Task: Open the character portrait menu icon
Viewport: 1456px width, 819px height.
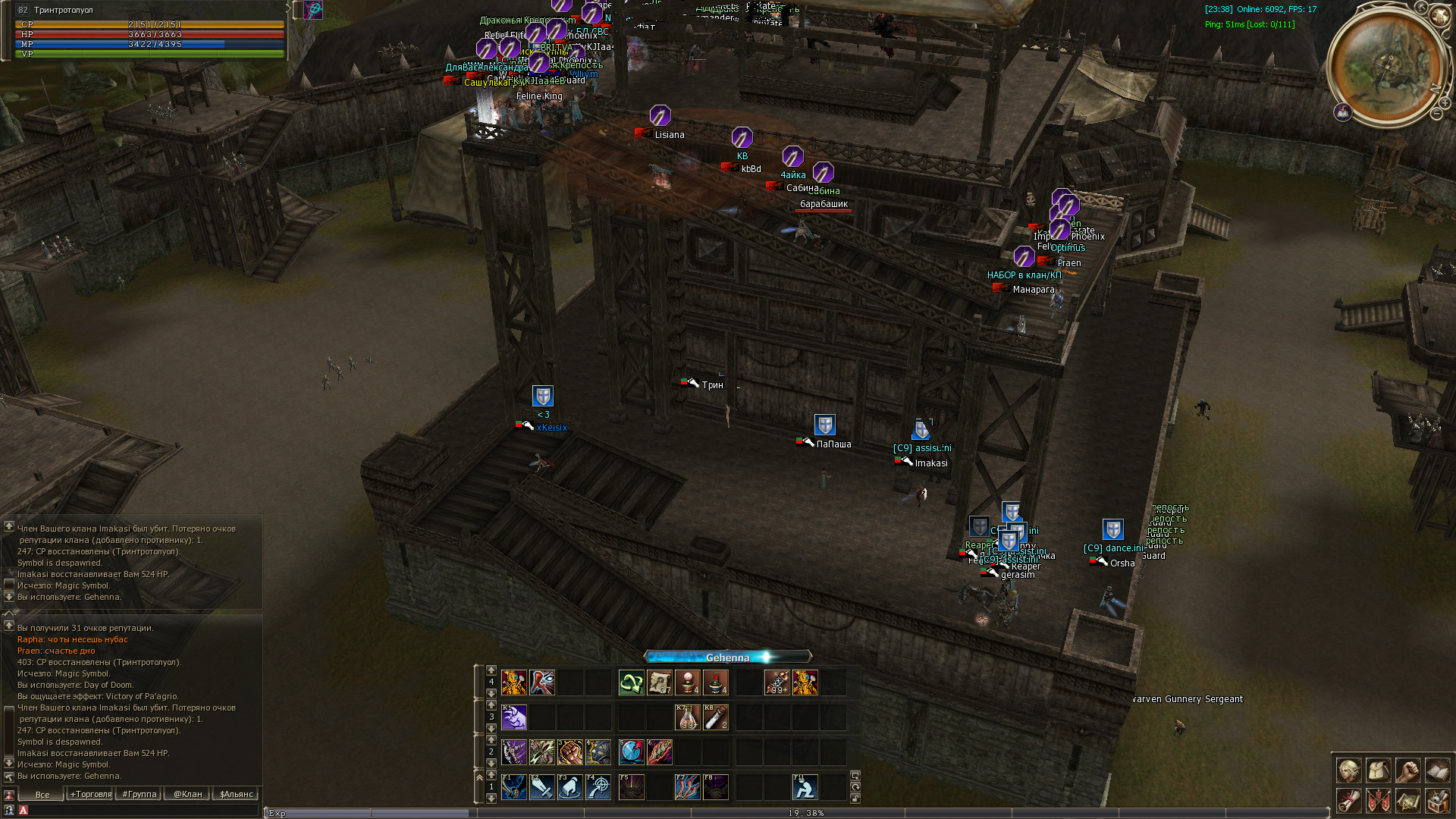Action: click(1348, 770)
